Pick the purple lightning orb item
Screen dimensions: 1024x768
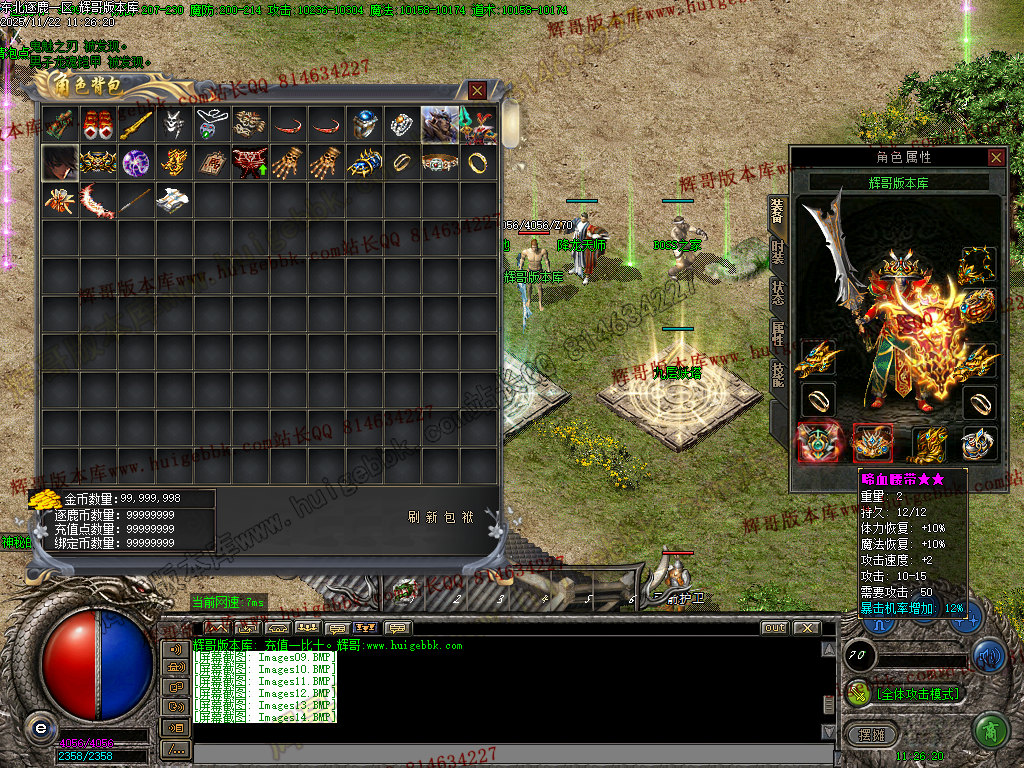135,162
